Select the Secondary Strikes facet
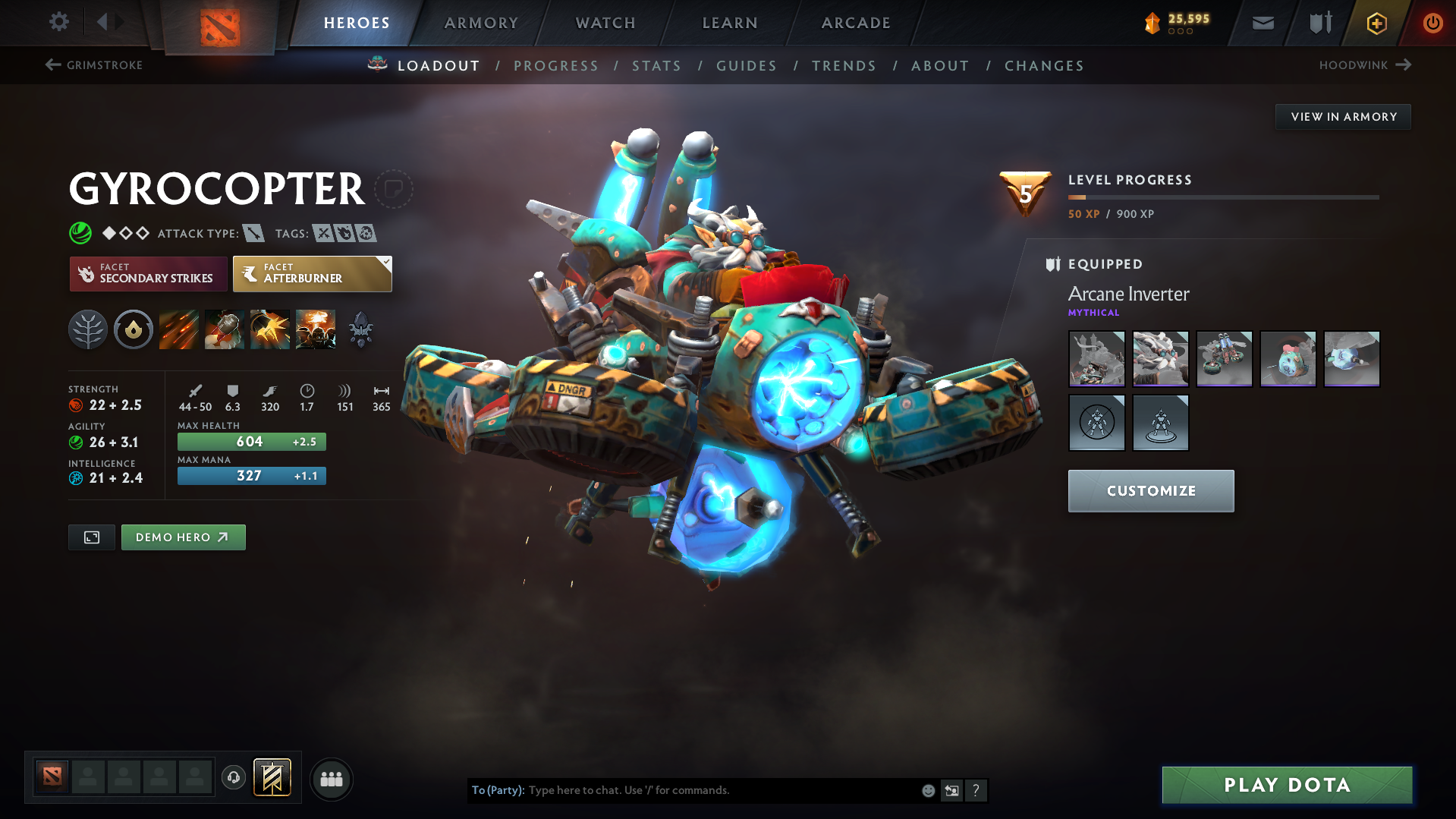1456x819 pixels. click(x=148, y=273)
